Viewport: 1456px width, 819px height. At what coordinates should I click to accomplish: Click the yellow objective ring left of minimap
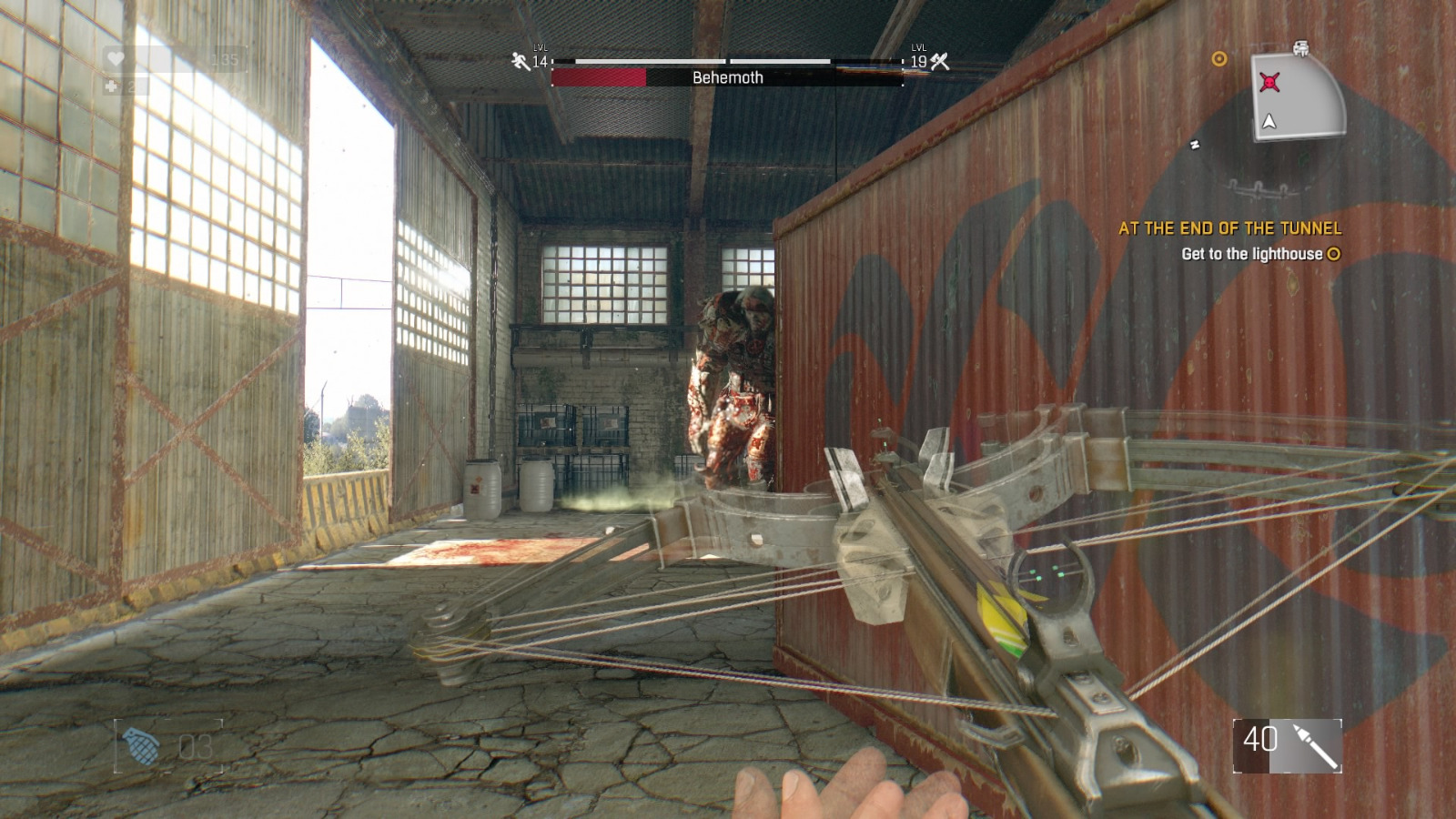click(x=1219, y=59)
